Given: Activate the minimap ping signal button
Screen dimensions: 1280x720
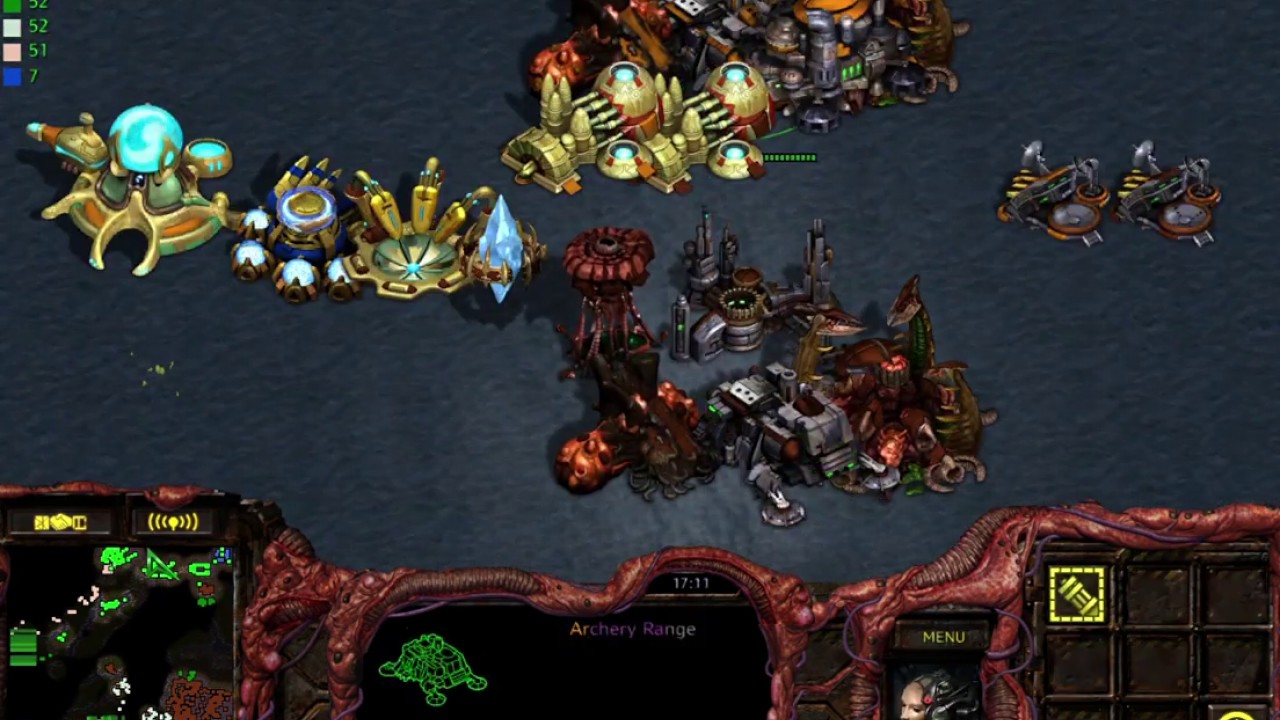Looking at the screenshot, I should (x=173, y=522).
